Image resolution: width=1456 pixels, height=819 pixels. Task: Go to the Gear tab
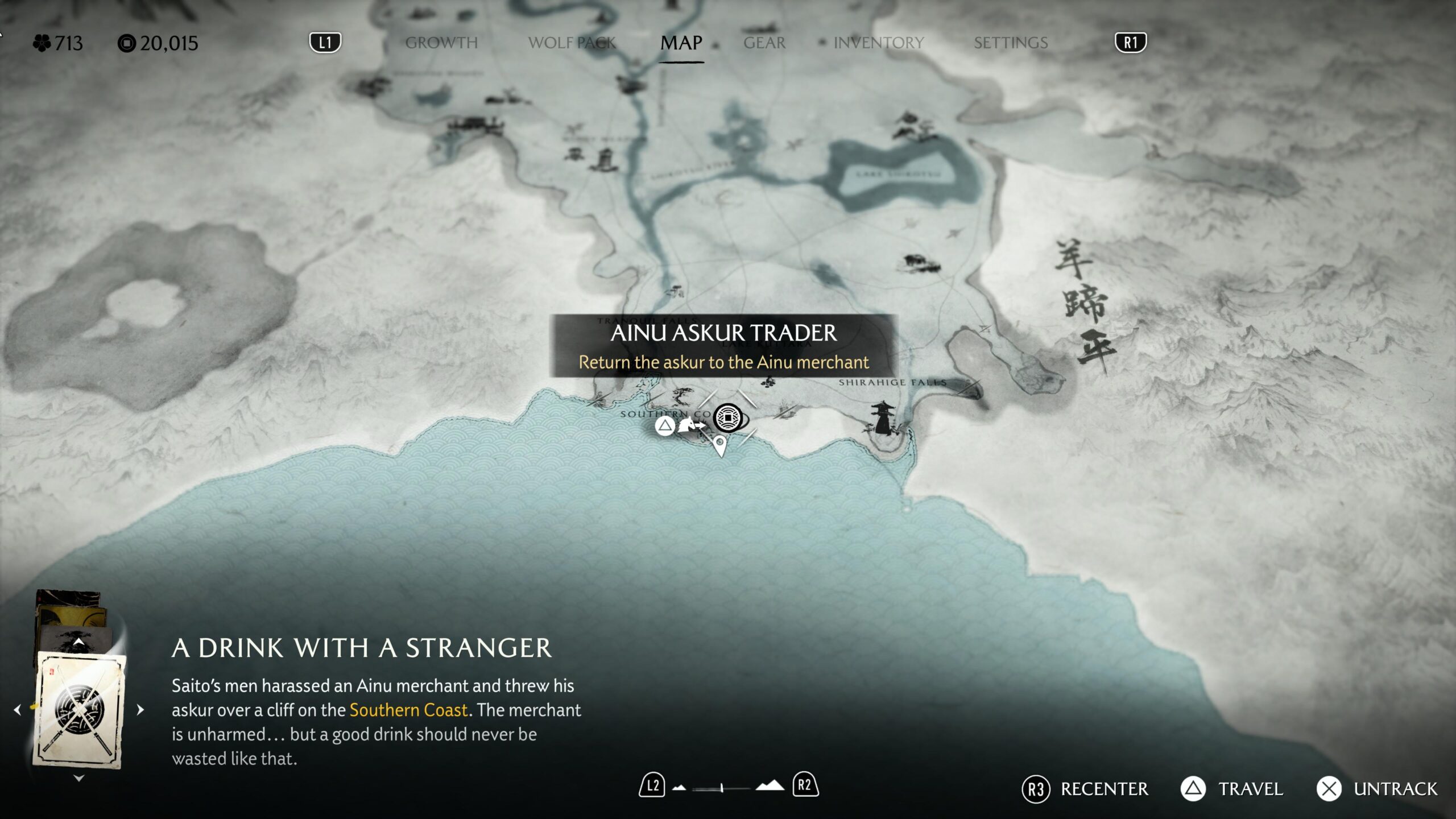(x=764, y=43)
